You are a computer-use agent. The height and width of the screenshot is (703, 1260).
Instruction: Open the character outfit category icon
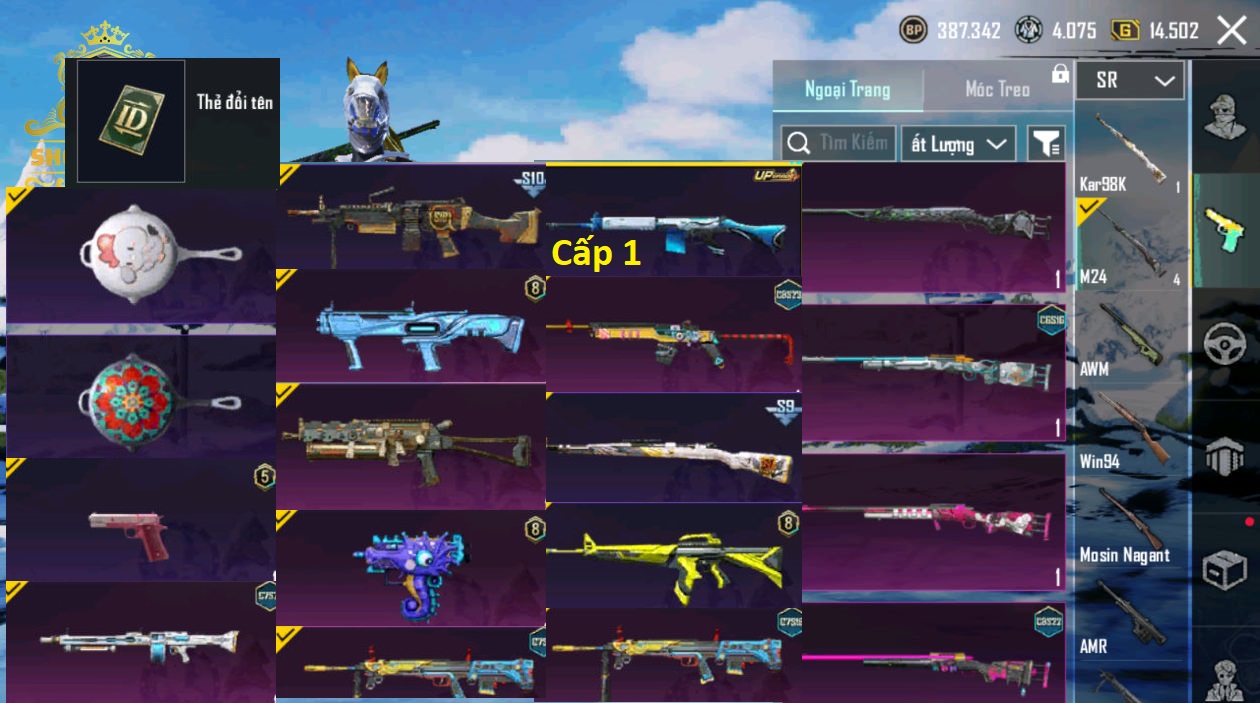[x=1225, y=118]
